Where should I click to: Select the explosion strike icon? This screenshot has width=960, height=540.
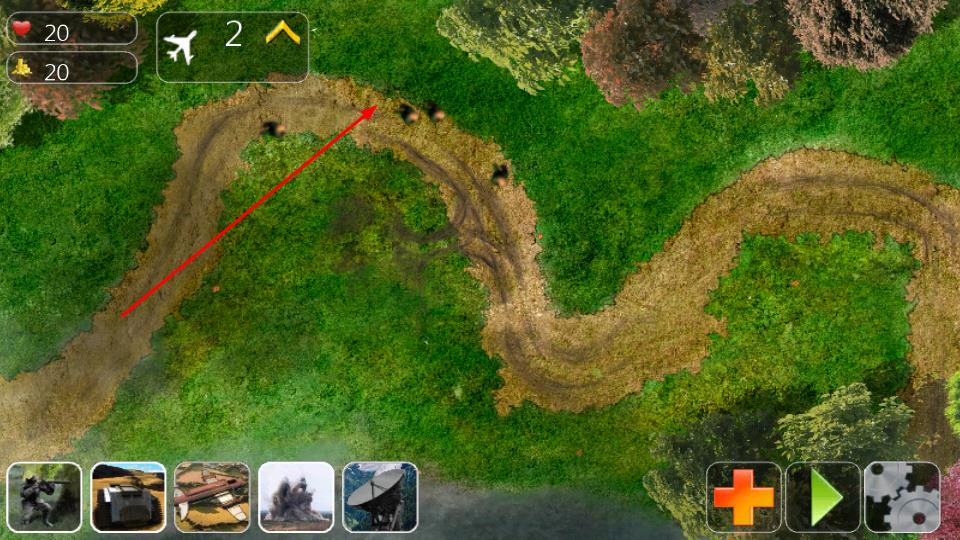pyautogui.click(x=296, y=497)
